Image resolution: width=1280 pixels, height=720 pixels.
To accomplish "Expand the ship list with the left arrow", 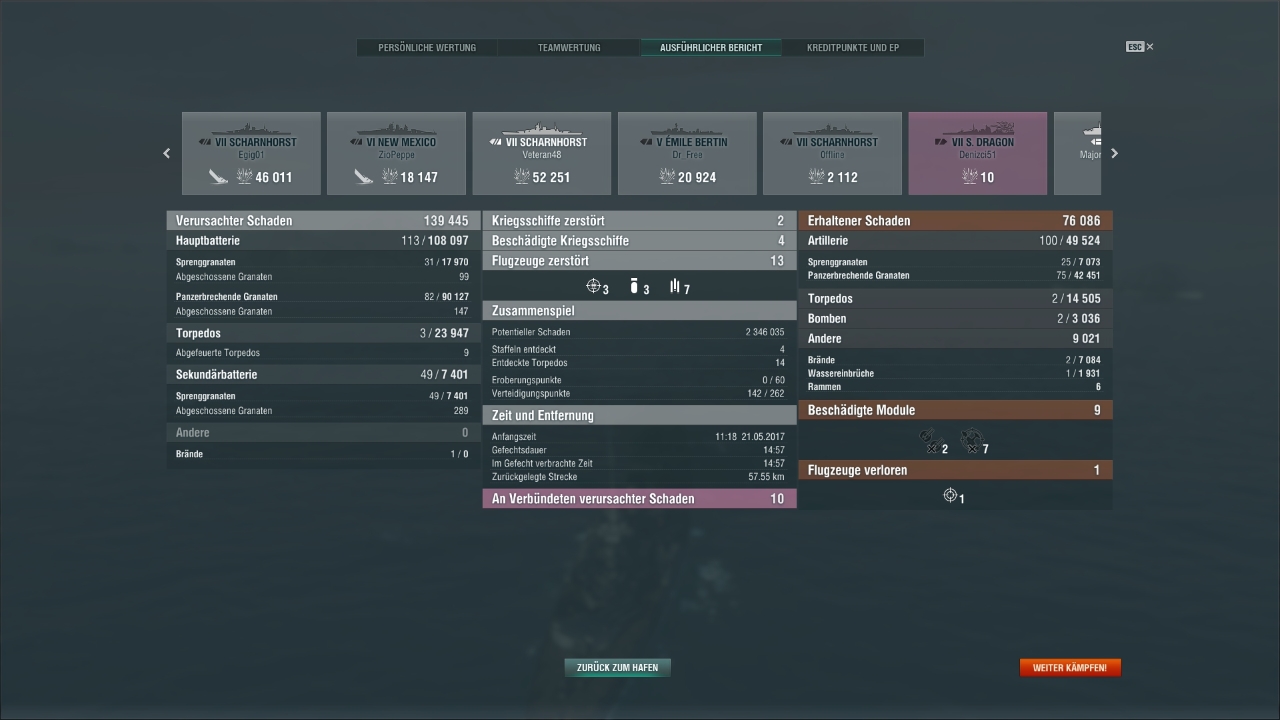I will (167, 153).
